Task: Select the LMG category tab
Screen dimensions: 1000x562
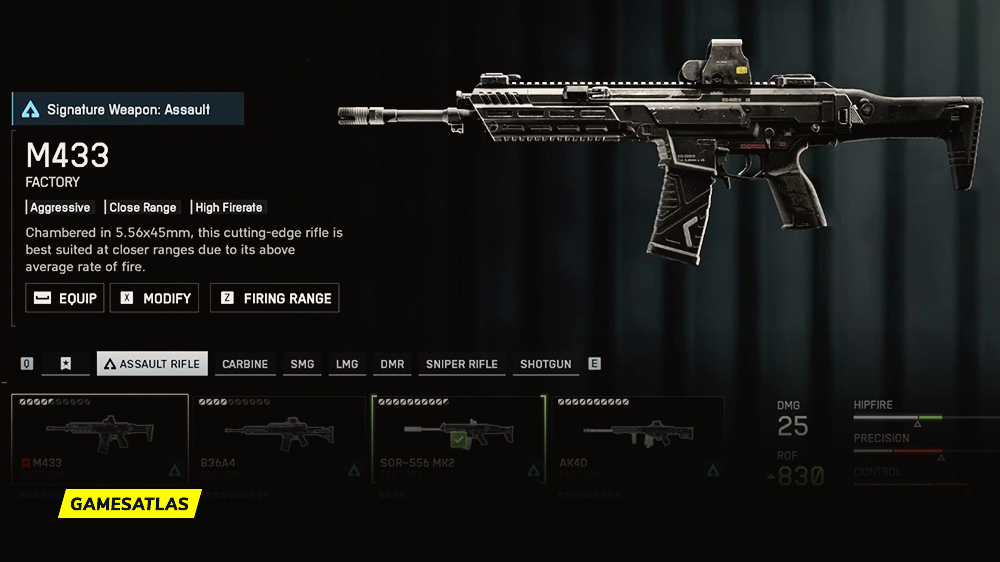Action: tap(347, 364)
